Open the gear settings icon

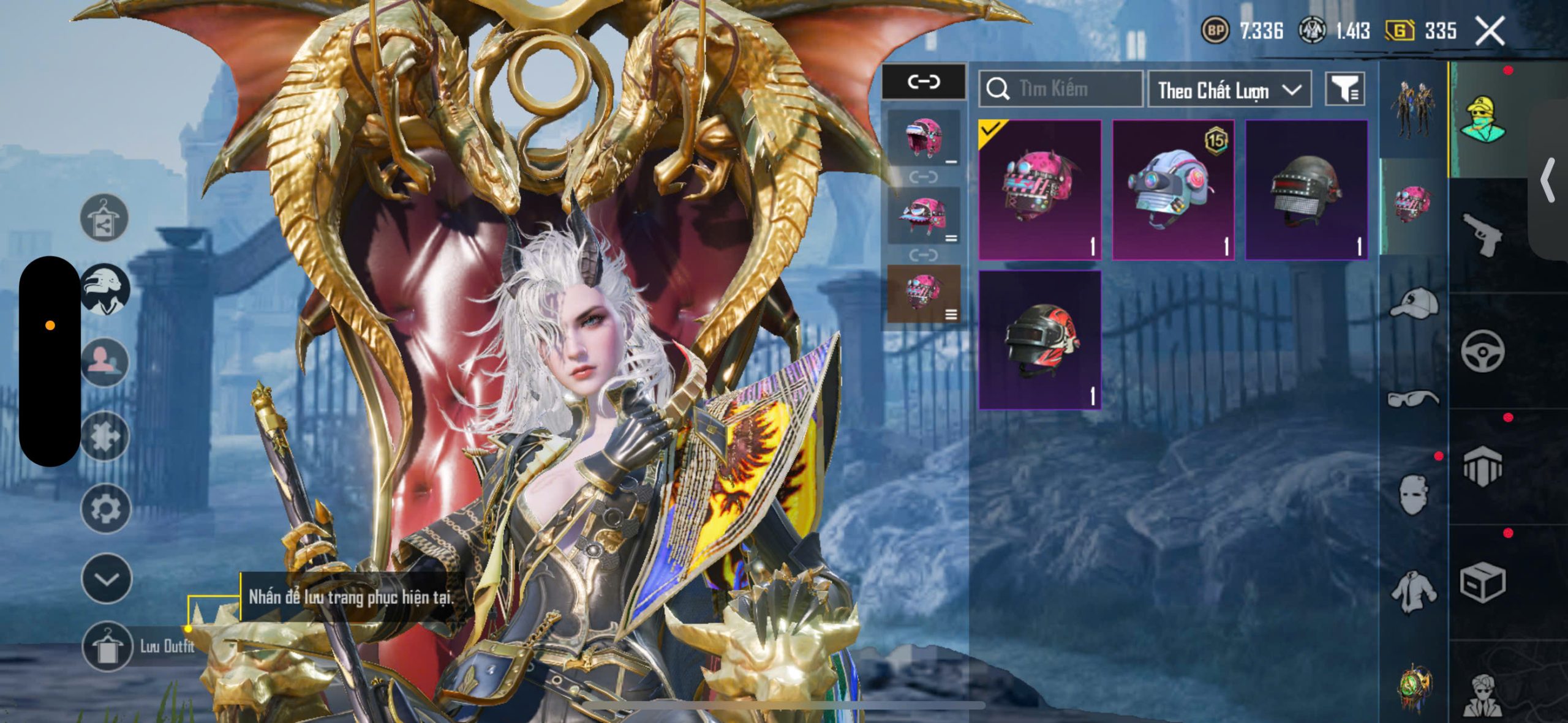point(105,509)
